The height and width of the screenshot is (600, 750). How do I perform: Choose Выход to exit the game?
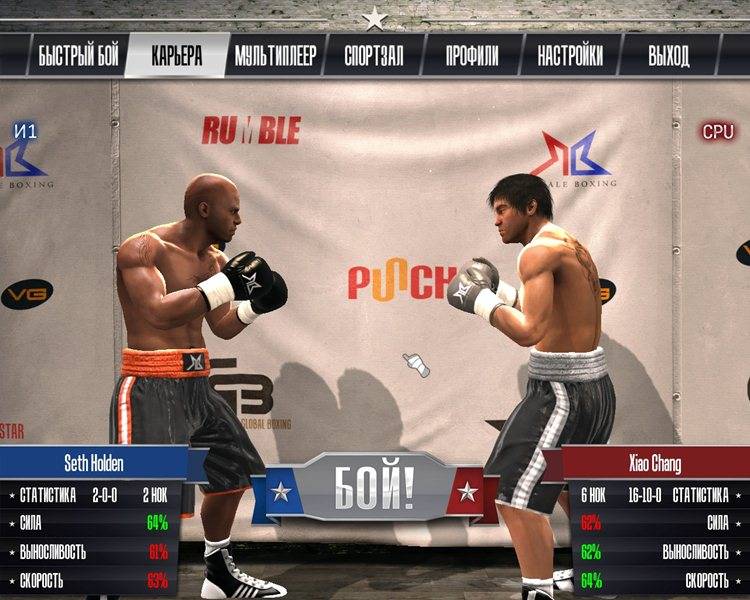(668, 56)
